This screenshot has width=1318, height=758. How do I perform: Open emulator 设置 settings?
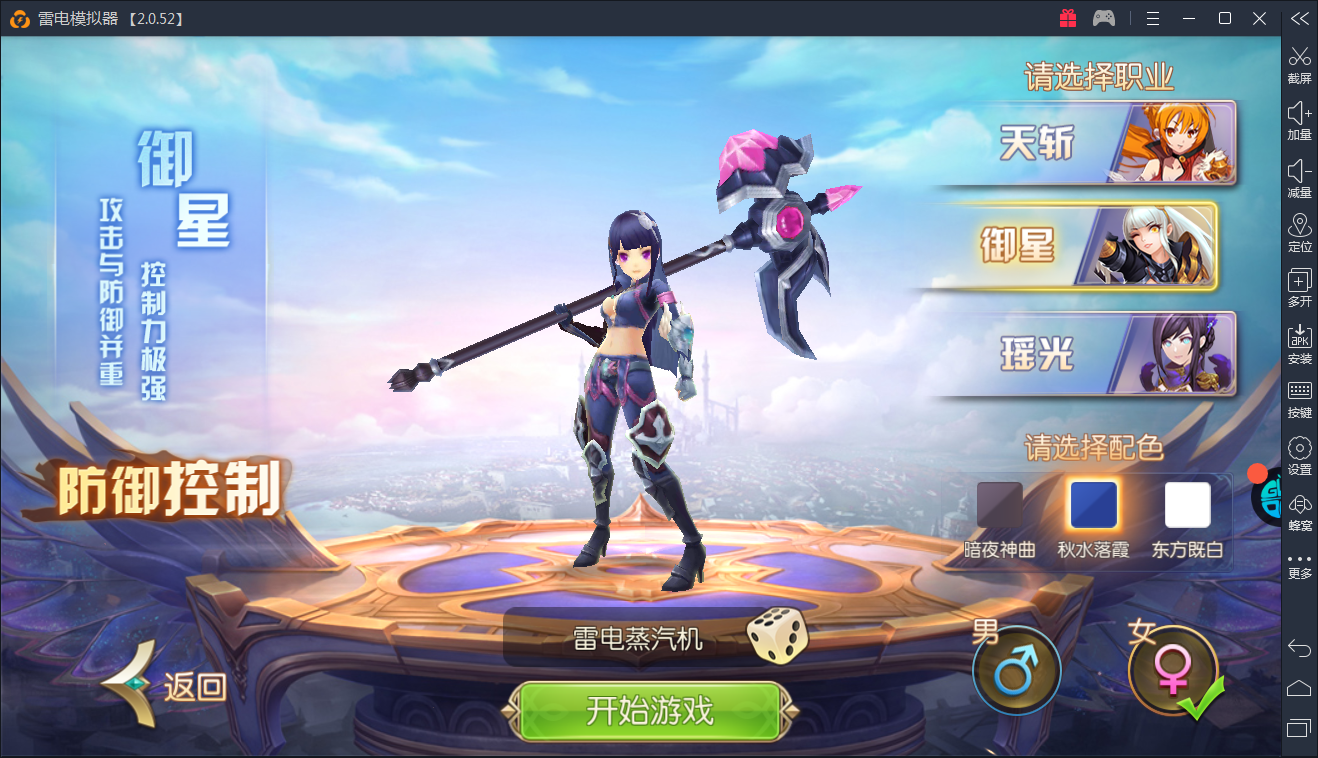[1299, 456]
